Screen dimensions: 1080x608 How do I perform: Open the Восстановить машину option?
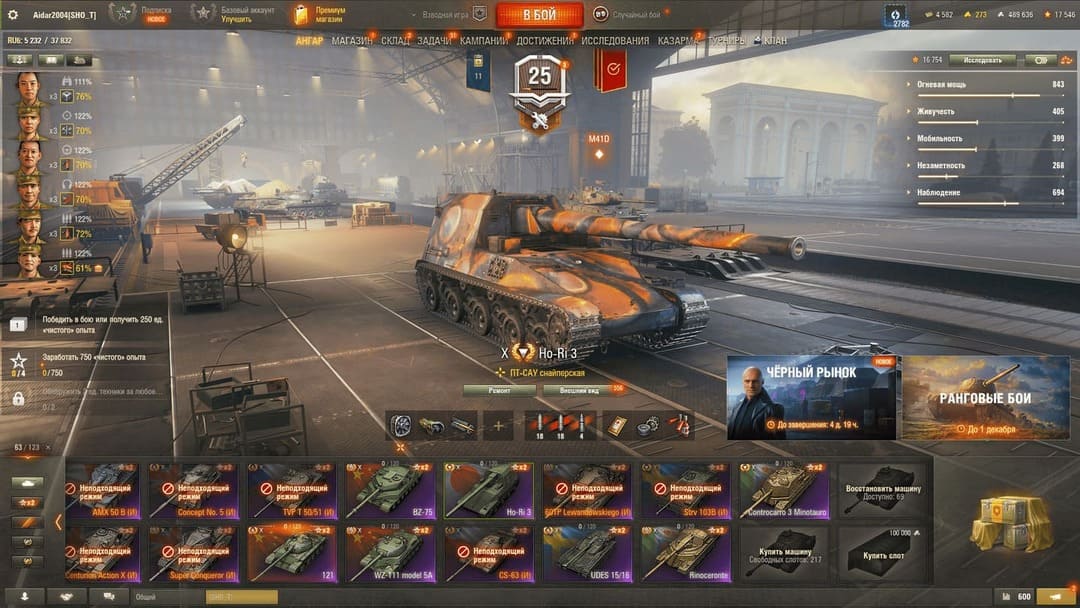point(881,490)
